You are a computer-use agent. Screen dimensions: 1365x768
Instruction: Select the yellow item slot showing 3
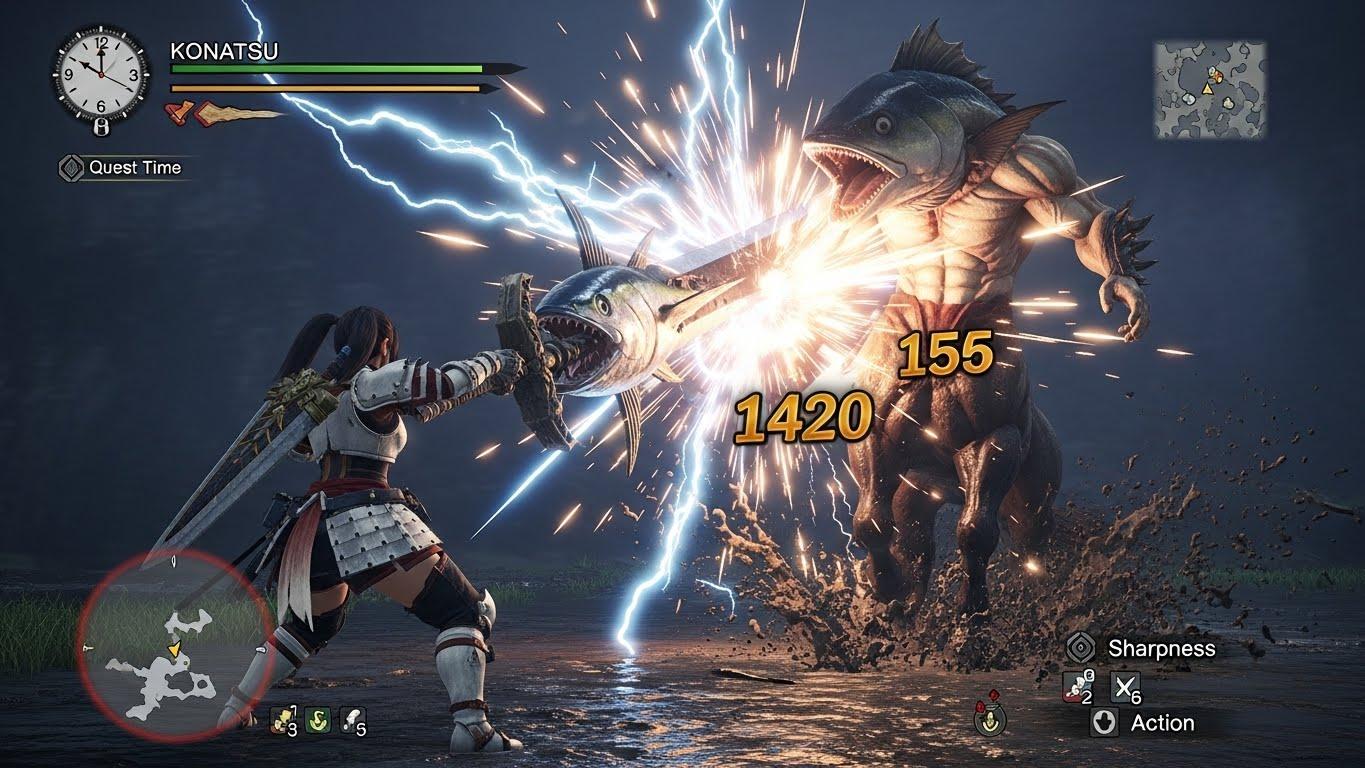(284, 719)
